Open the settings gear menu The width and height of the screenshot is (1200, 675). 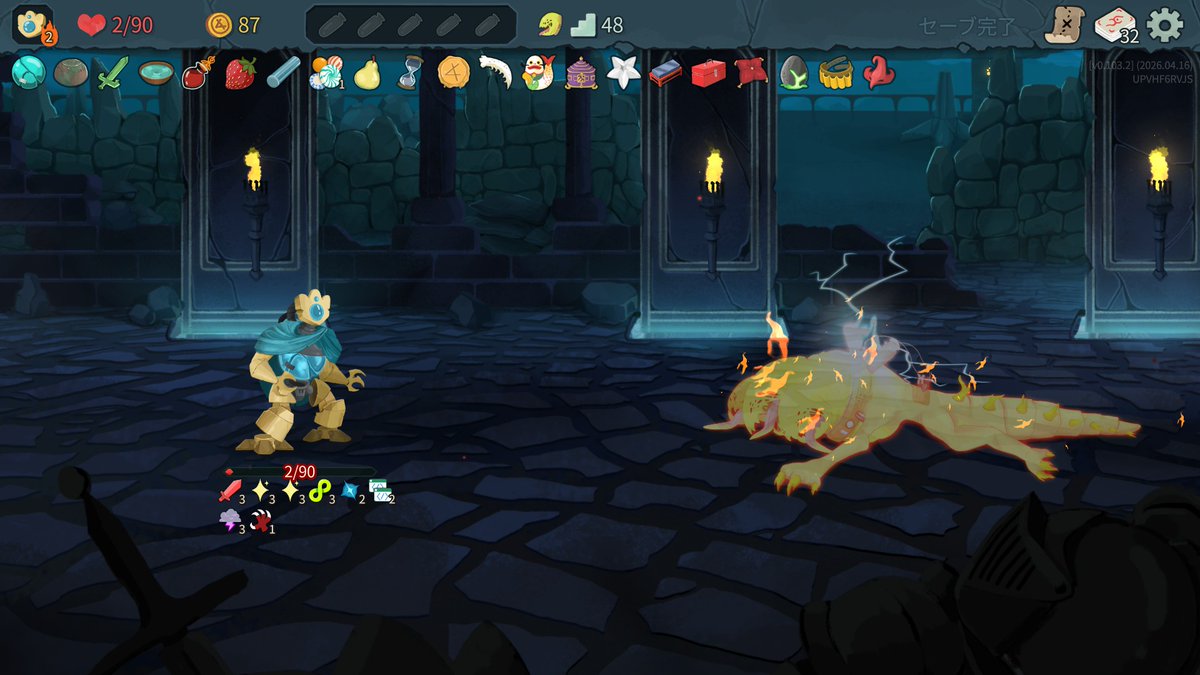pyautogui.click(x=1165, y=25)
